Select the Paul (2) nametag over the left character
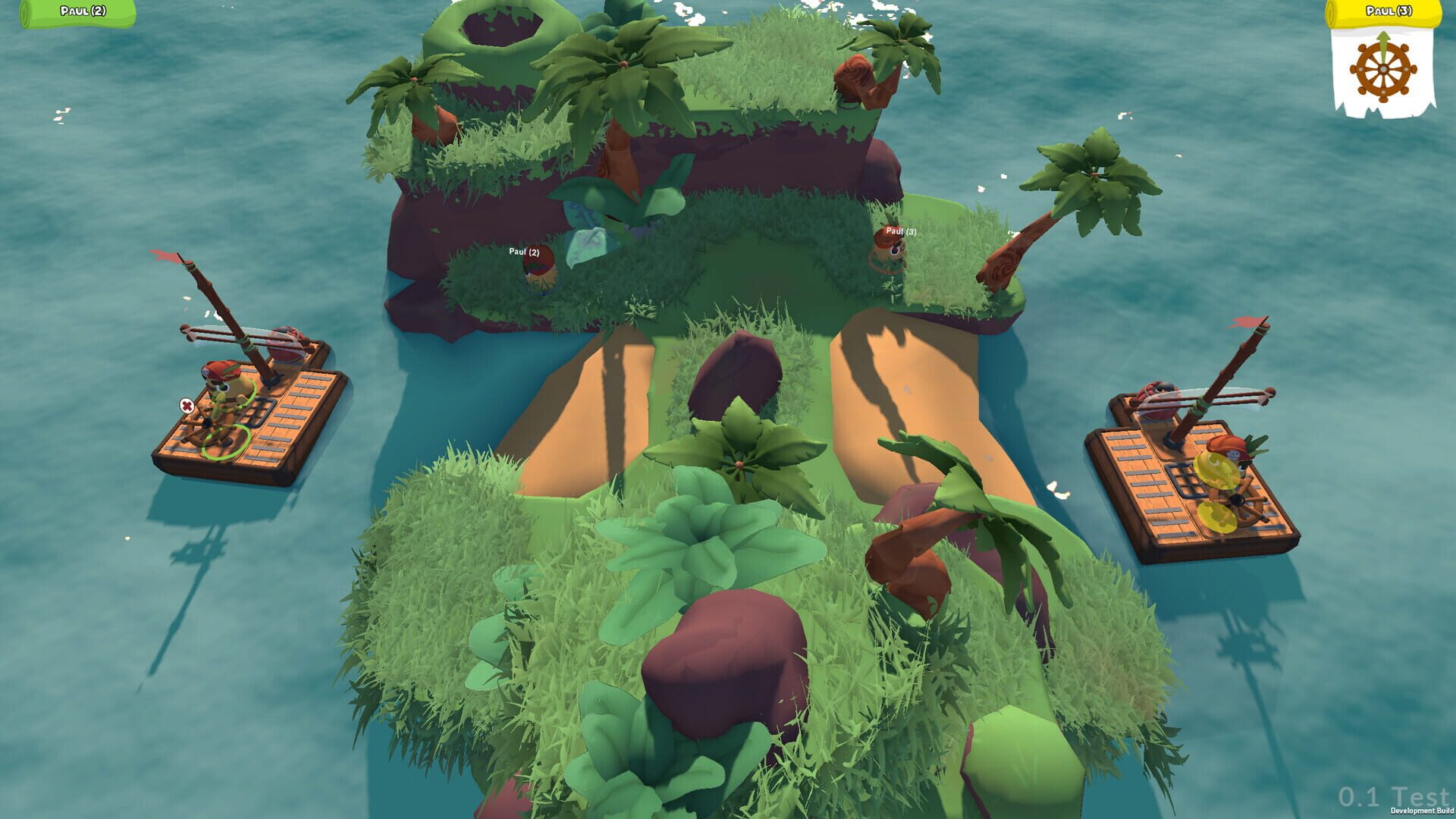 (x=526, y=250)
